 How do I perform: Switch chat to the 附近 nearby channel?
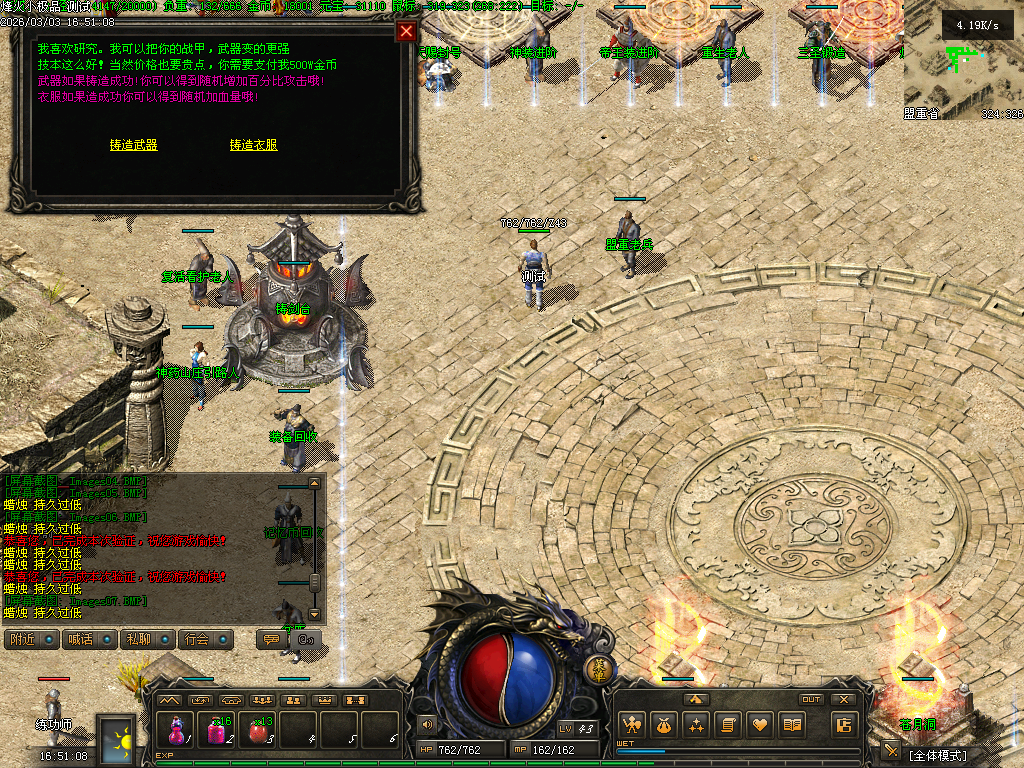coord(30,639)
